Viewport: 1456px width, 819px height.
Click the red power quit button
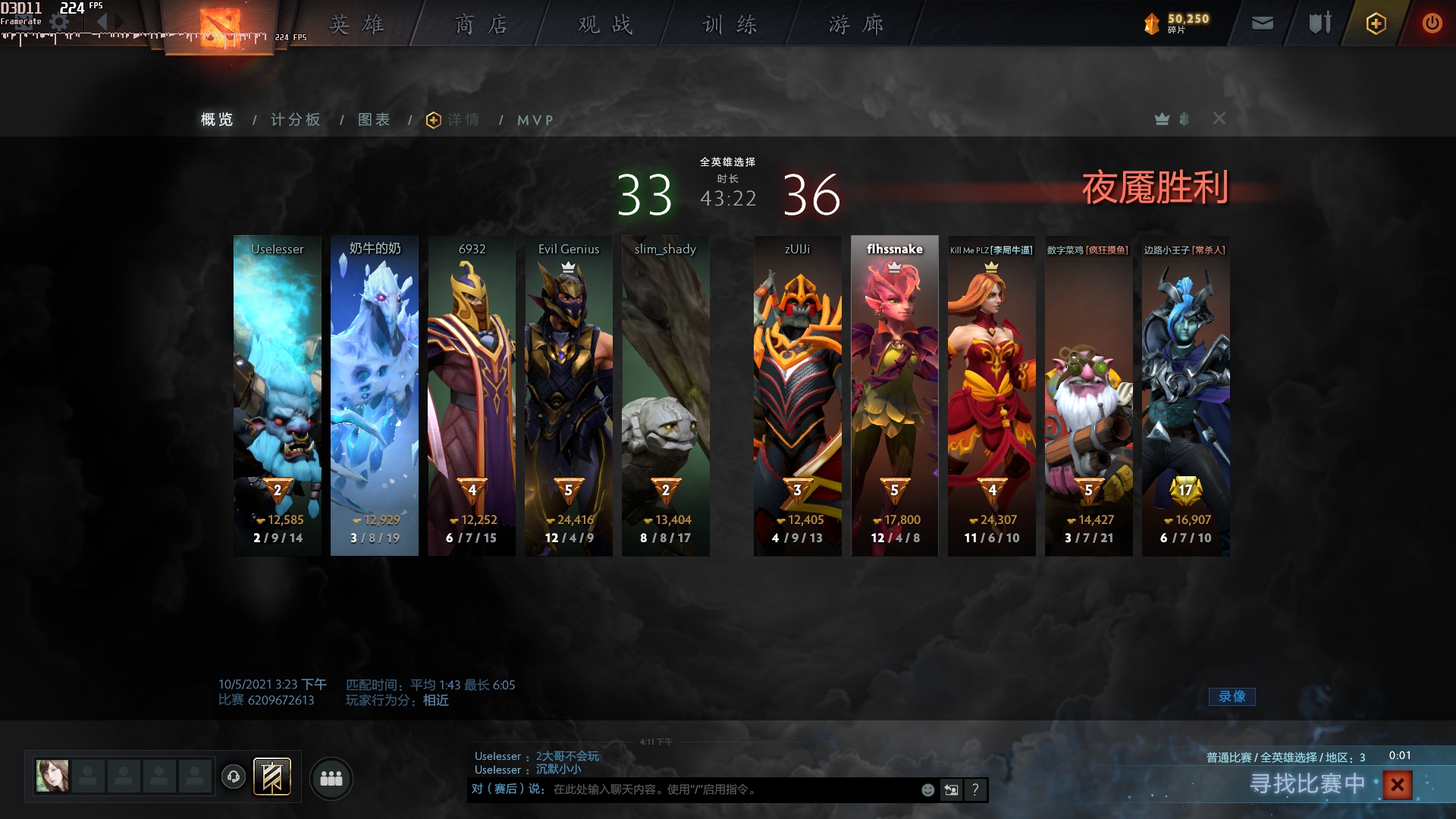[1432, 24]
